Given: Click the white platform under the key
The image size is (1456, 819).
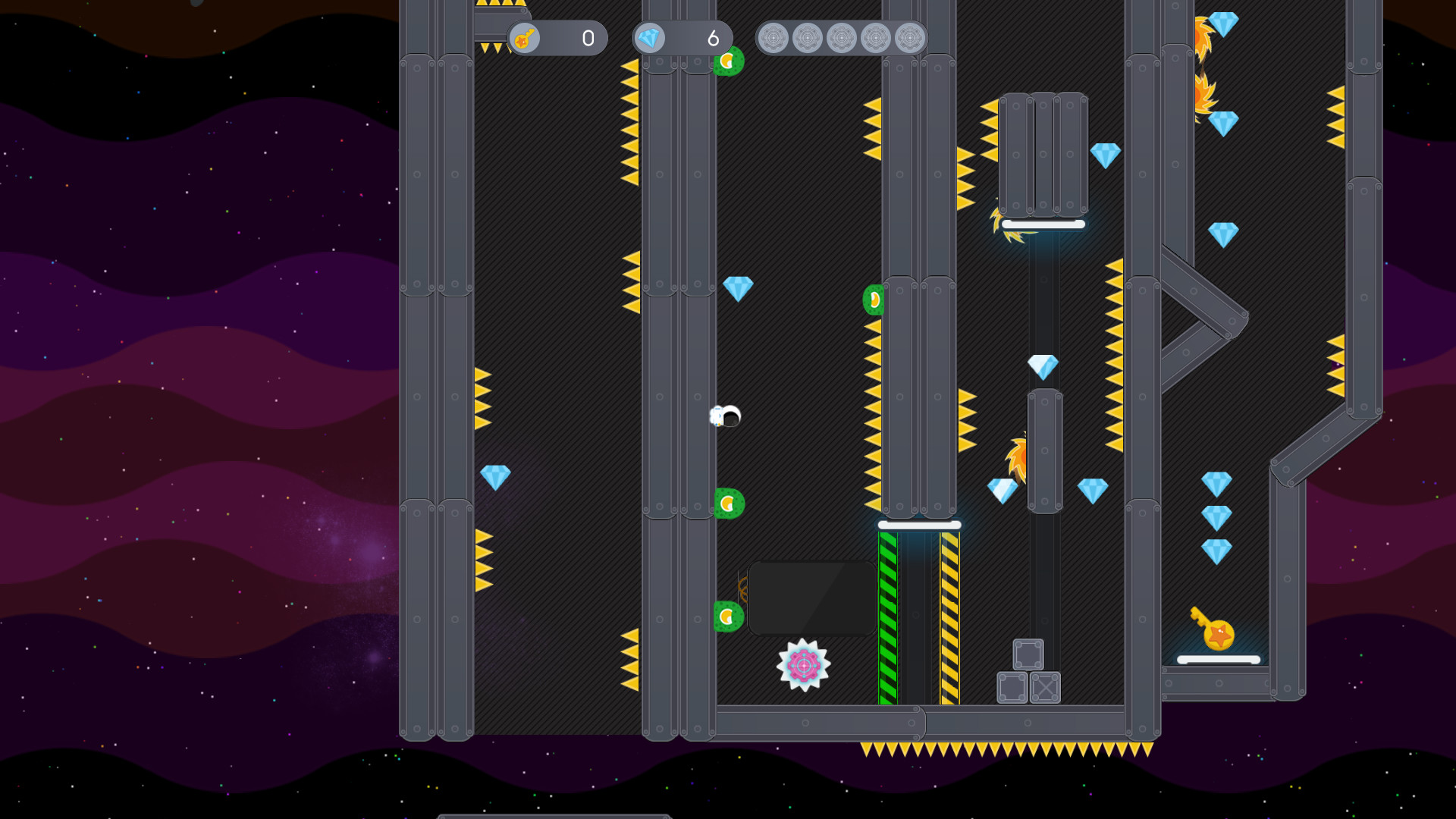Looking at the screenshot, I should tap(1217, 658).
